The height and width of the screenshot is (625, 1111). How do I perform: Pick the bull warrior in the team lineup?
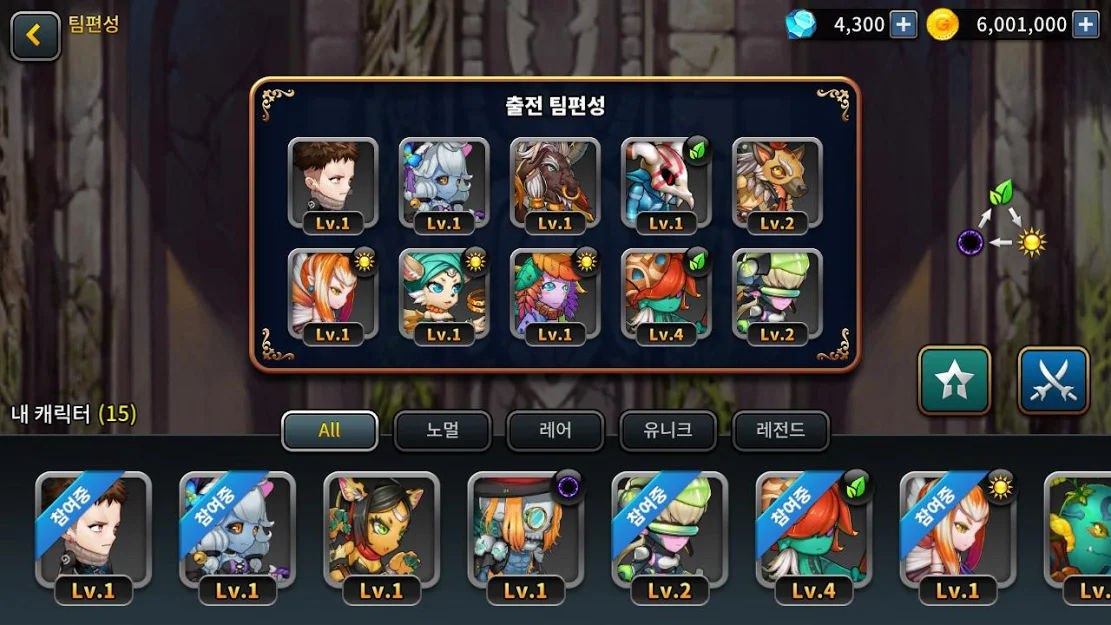point(555,183)
